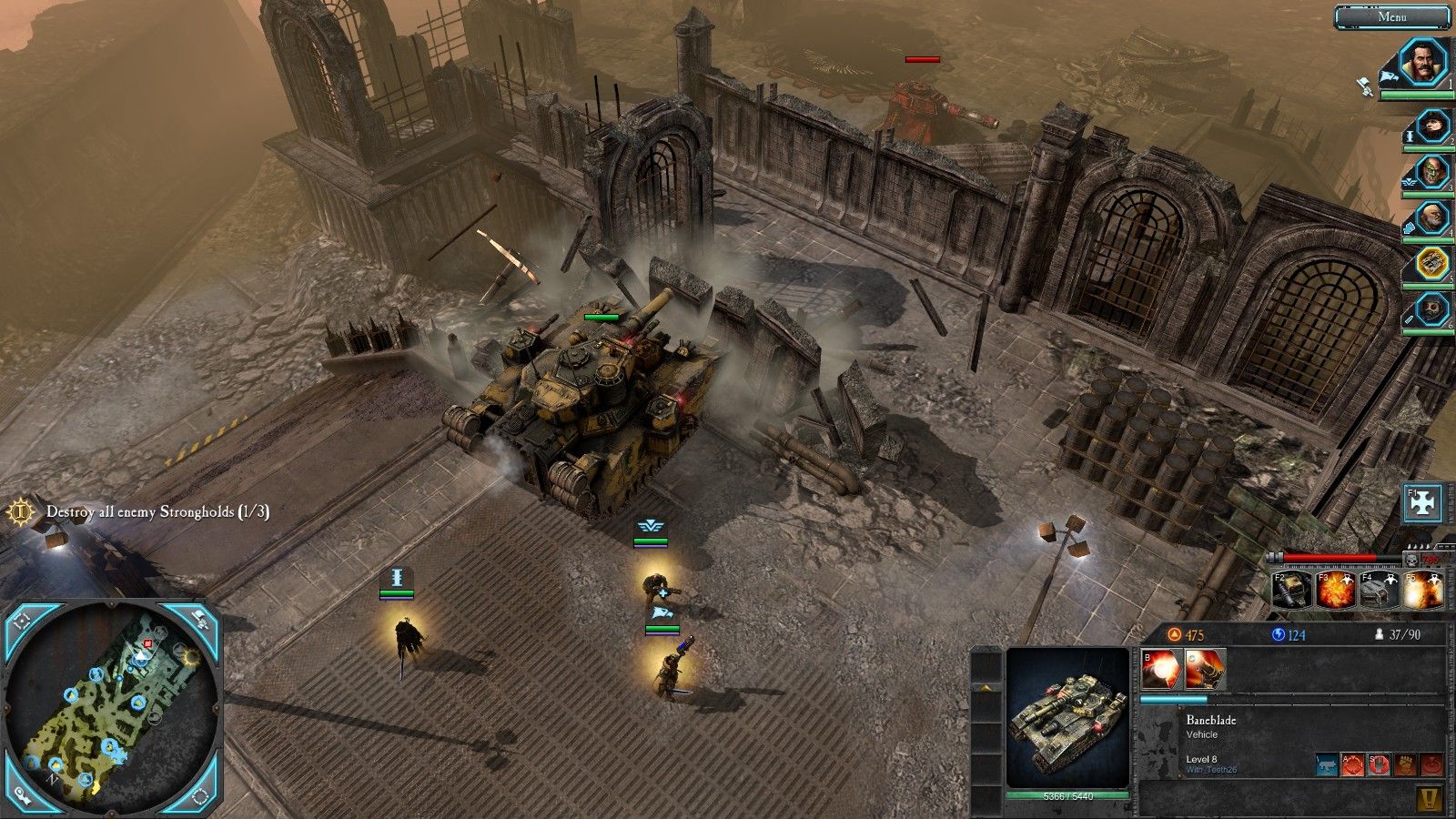Use the F2 turret global ability
1456x819 pixels.
1291,591
